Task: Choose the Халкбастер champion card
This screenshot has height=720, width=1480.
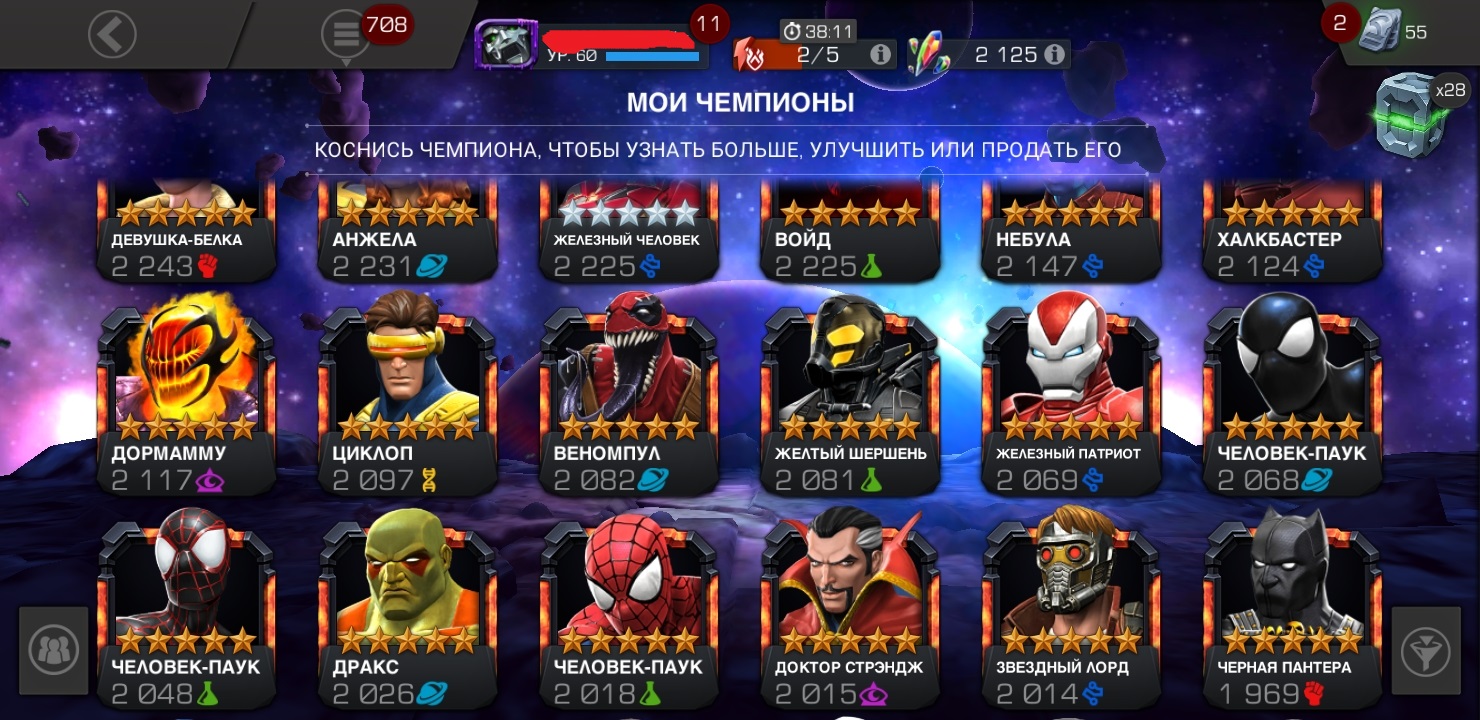Action: 1292,235
